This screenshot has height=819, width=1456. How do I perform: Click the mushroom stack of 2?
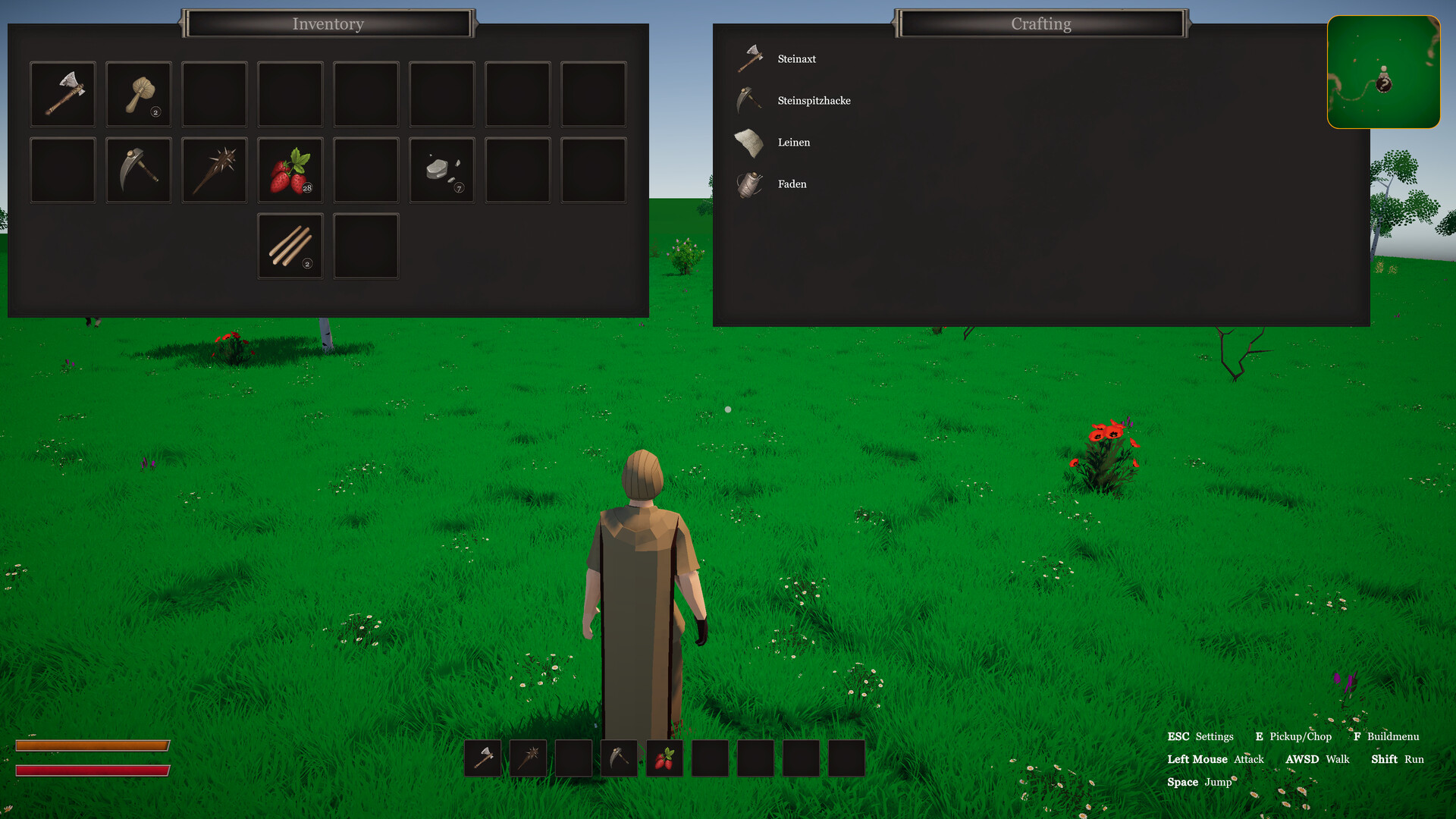pos(138,93)
